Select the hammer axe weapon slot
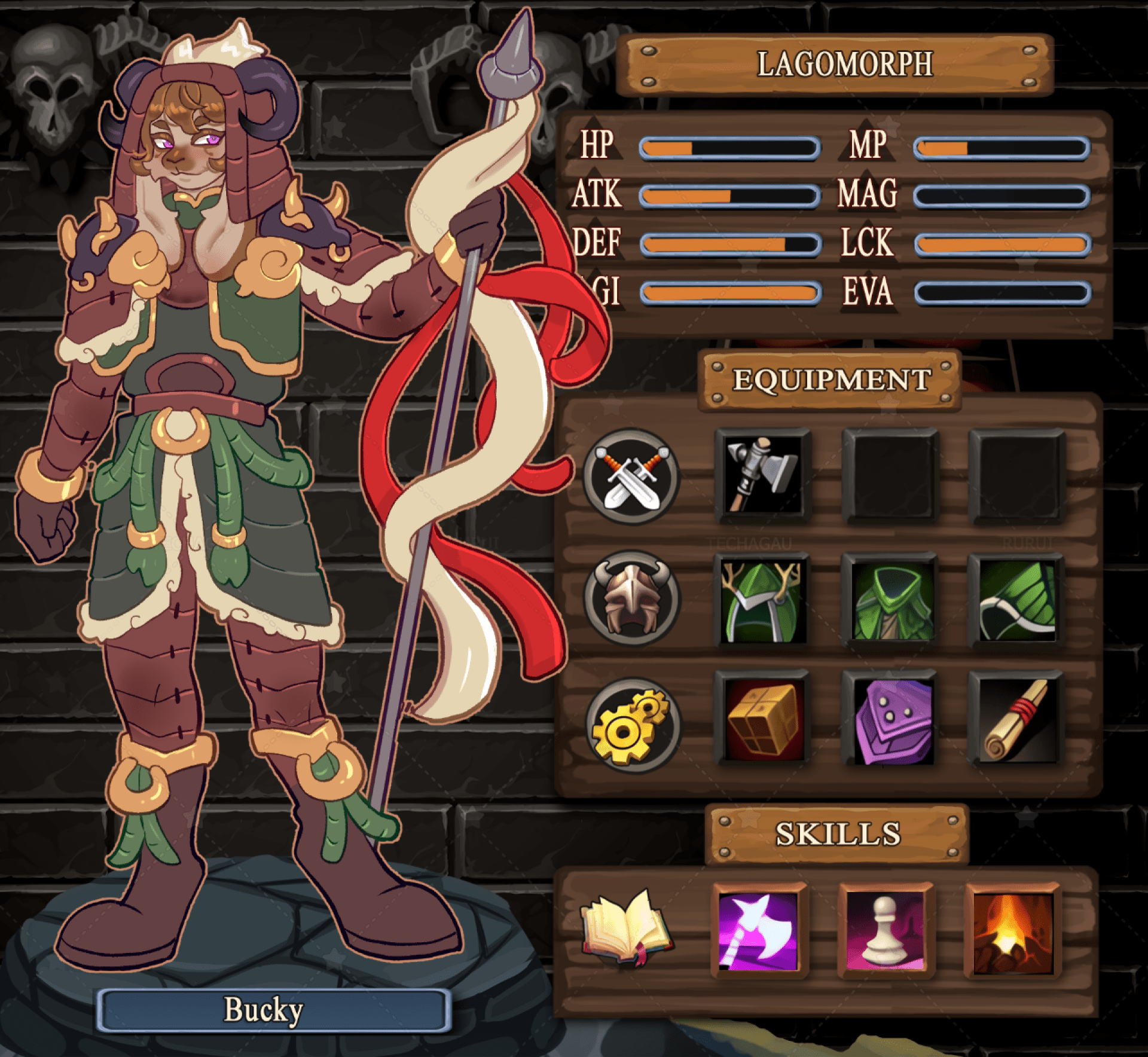Viewport: 1148px width, 1057px height. [x=762, y=475]
